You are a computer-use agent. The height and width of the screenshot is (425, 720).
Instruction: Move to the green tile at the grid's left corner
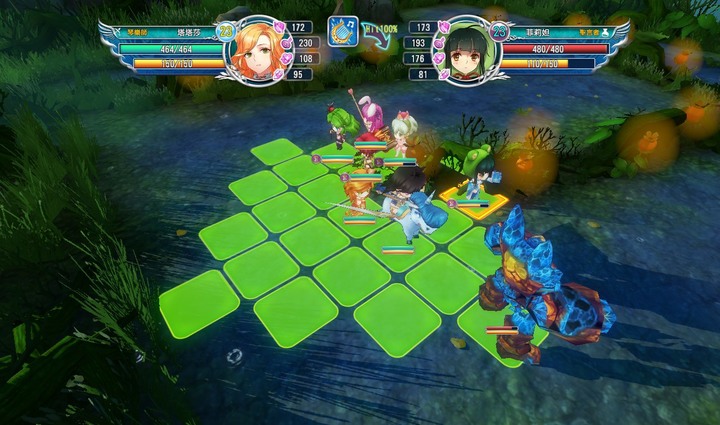point(199,302)
